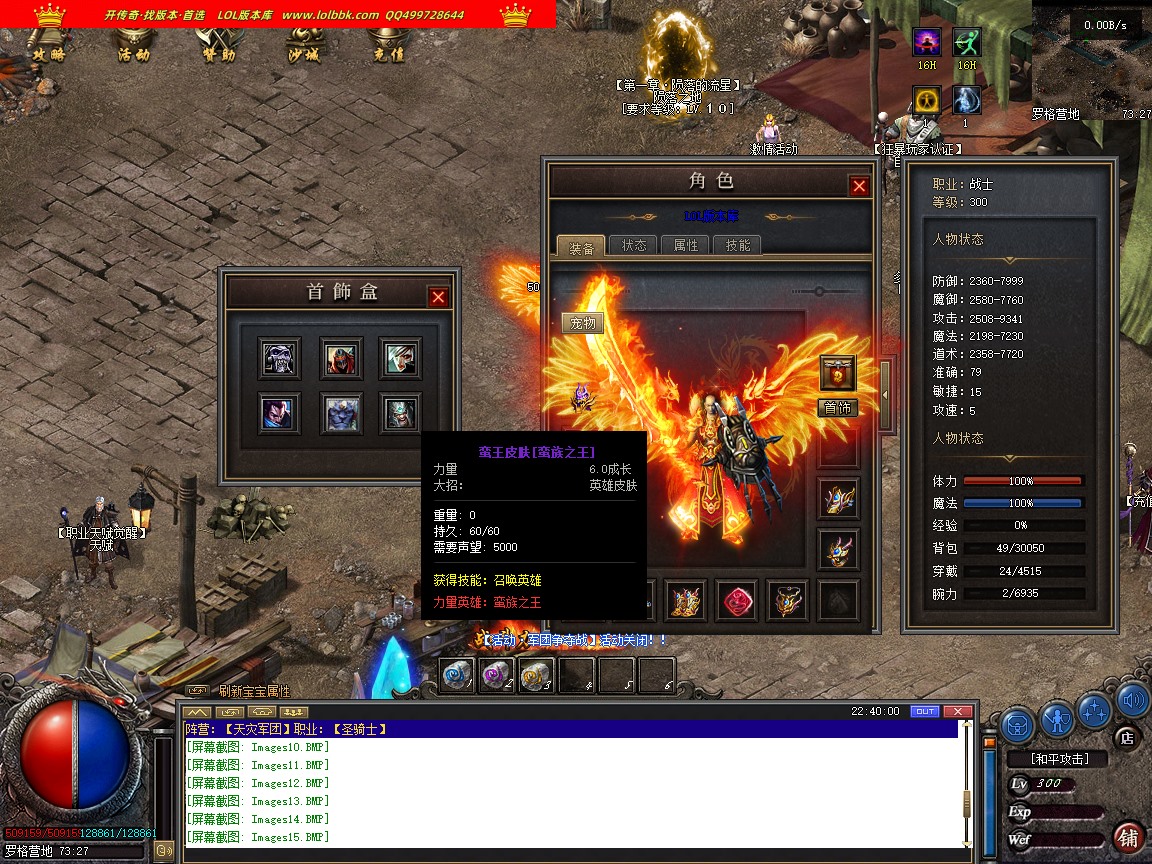Click the 首饰 jewelry button
1152x864 pixels.
click(x=838, y=407)
